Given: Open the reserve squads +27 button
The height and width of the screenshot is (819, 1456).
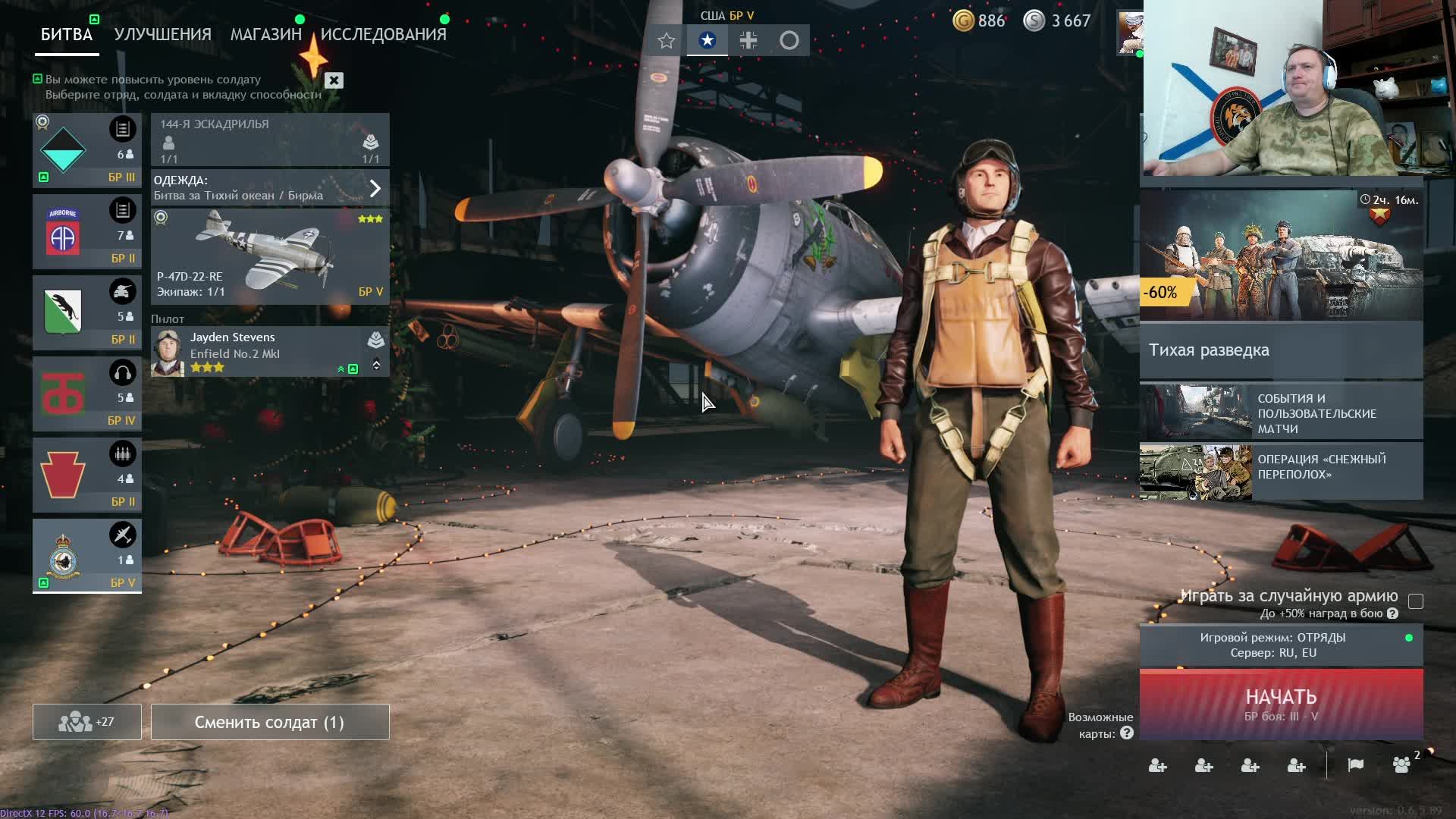Looking at the screenshot, I should (x=86, y=722).
